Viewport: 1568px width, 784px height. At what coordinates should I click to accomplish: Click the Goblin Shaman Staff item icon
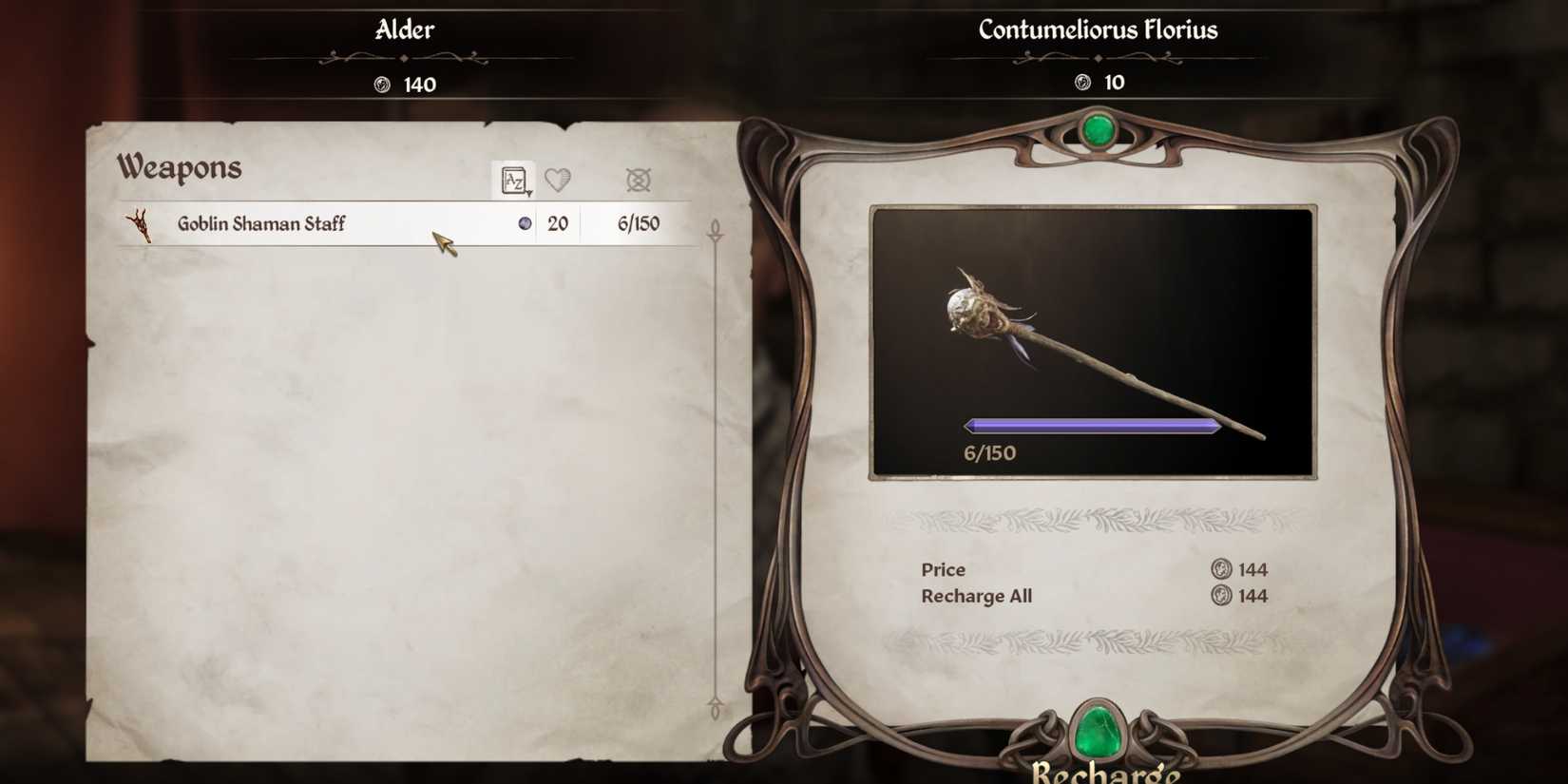(141, 223)
